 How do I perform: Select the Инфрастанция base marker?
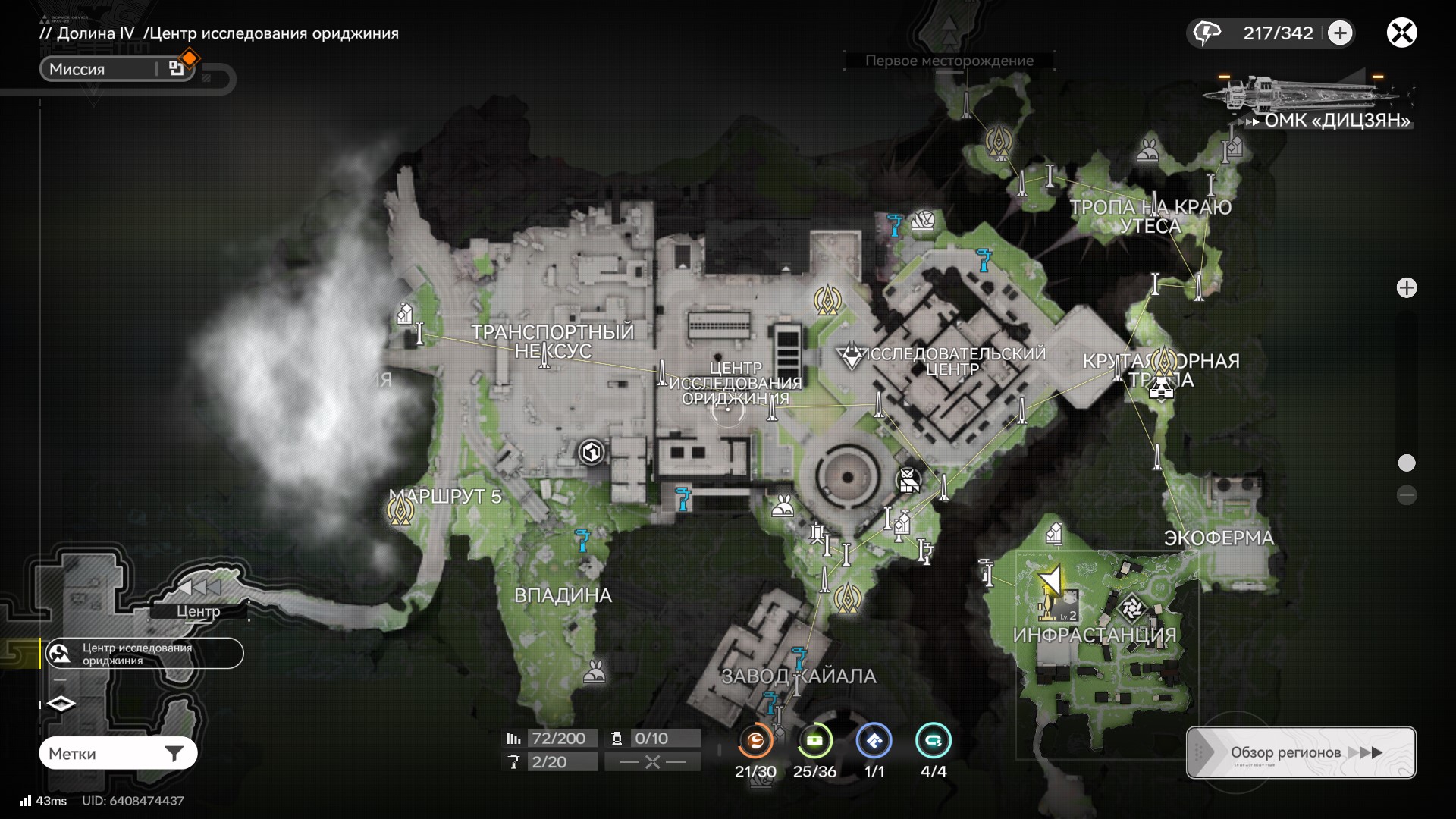point(1132,607)
